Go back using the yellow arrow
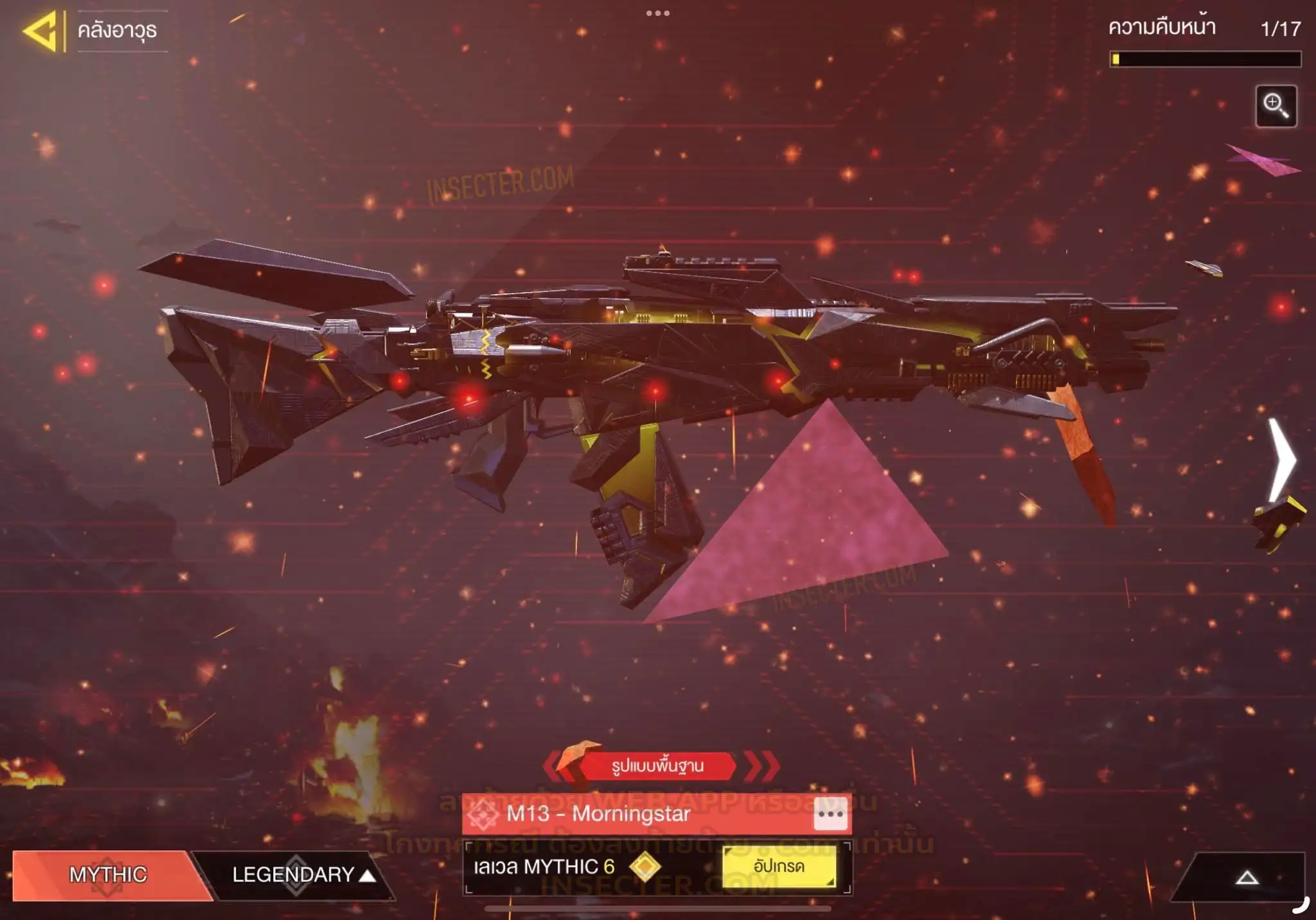Image resolution: width=1316 pixels, height=920 pixels. [x=42, y=31]
